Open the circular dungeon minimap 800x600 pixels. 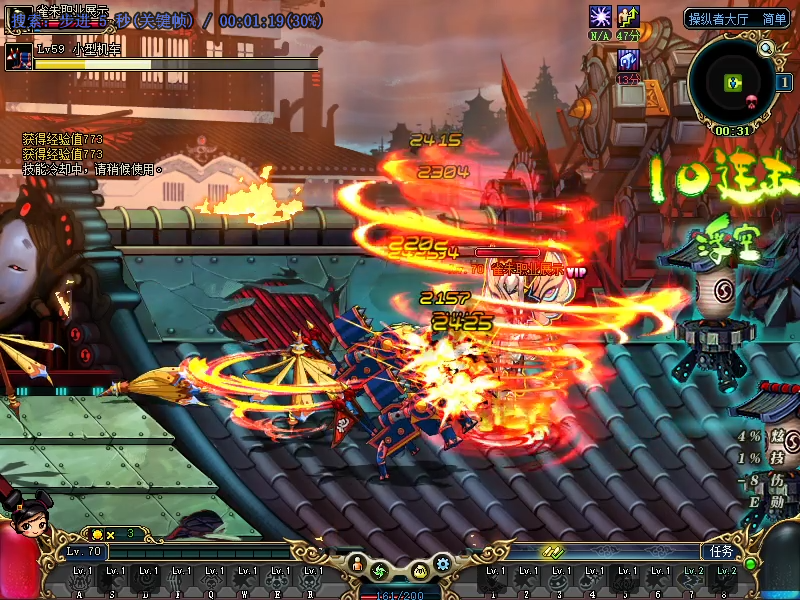click(x=735, y=83)
